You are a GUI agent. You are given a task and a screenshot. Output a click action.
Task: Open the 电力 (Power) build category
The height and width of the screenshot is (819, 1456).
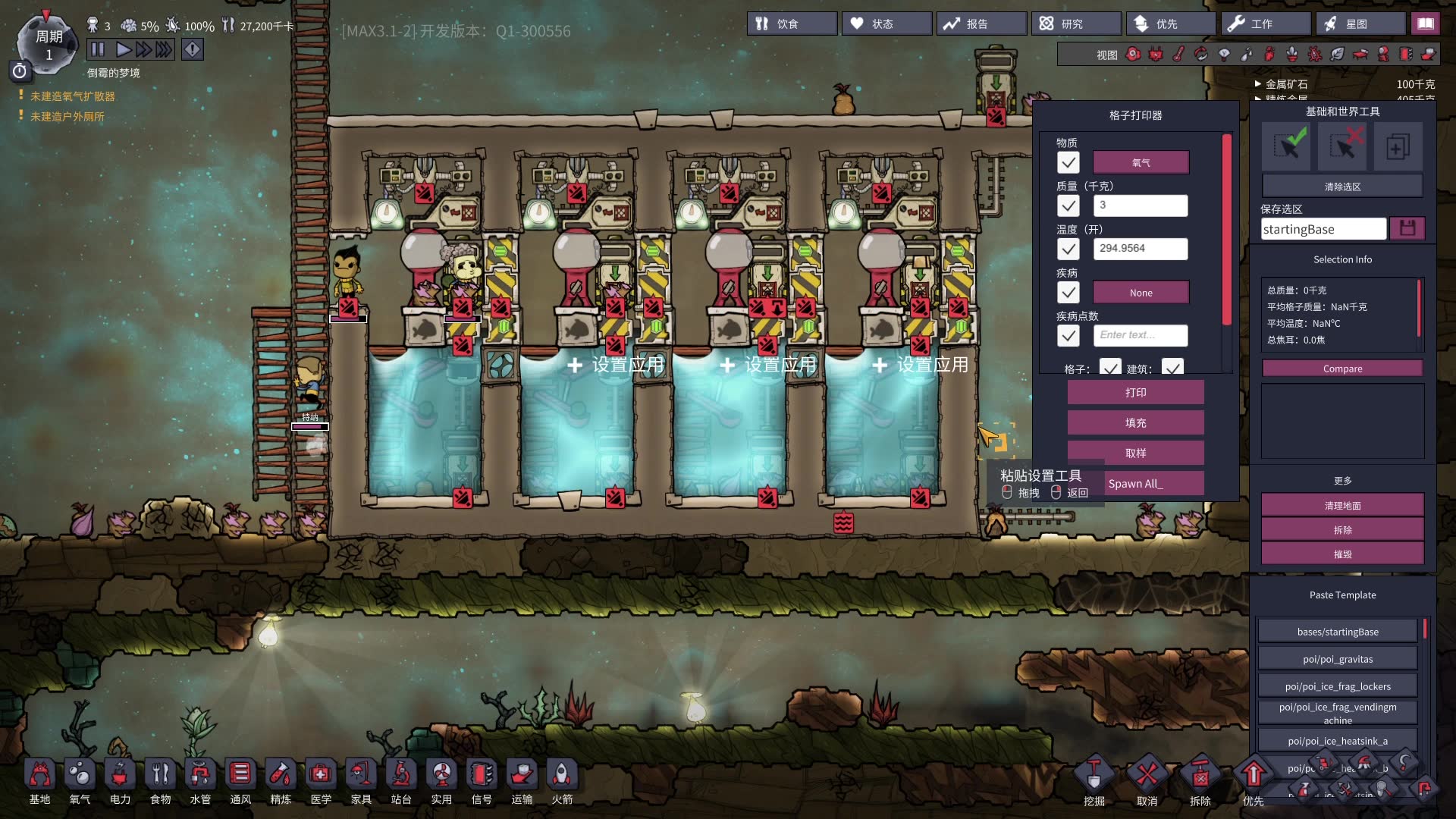(x=120, y=781)
